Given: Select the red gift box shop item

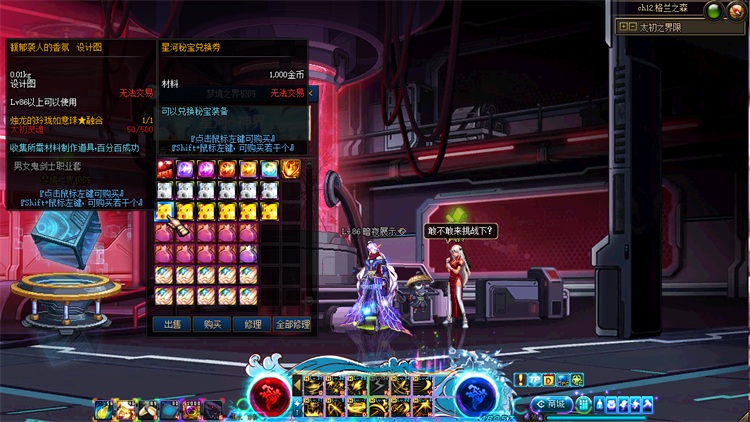Looking at the screenshot, I should [165, 169].
